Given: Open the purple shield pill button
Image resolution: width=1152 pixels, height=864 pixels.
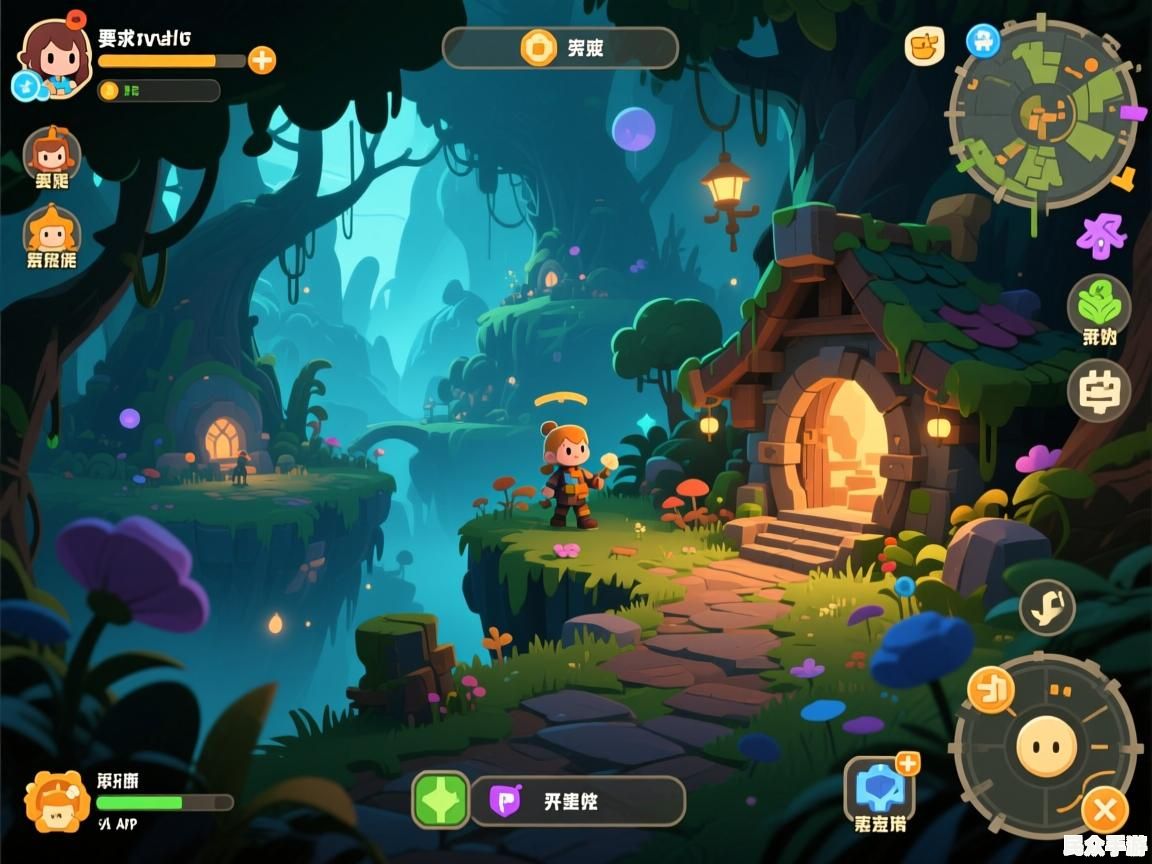Looking at the screenshot, I should 578,801.
